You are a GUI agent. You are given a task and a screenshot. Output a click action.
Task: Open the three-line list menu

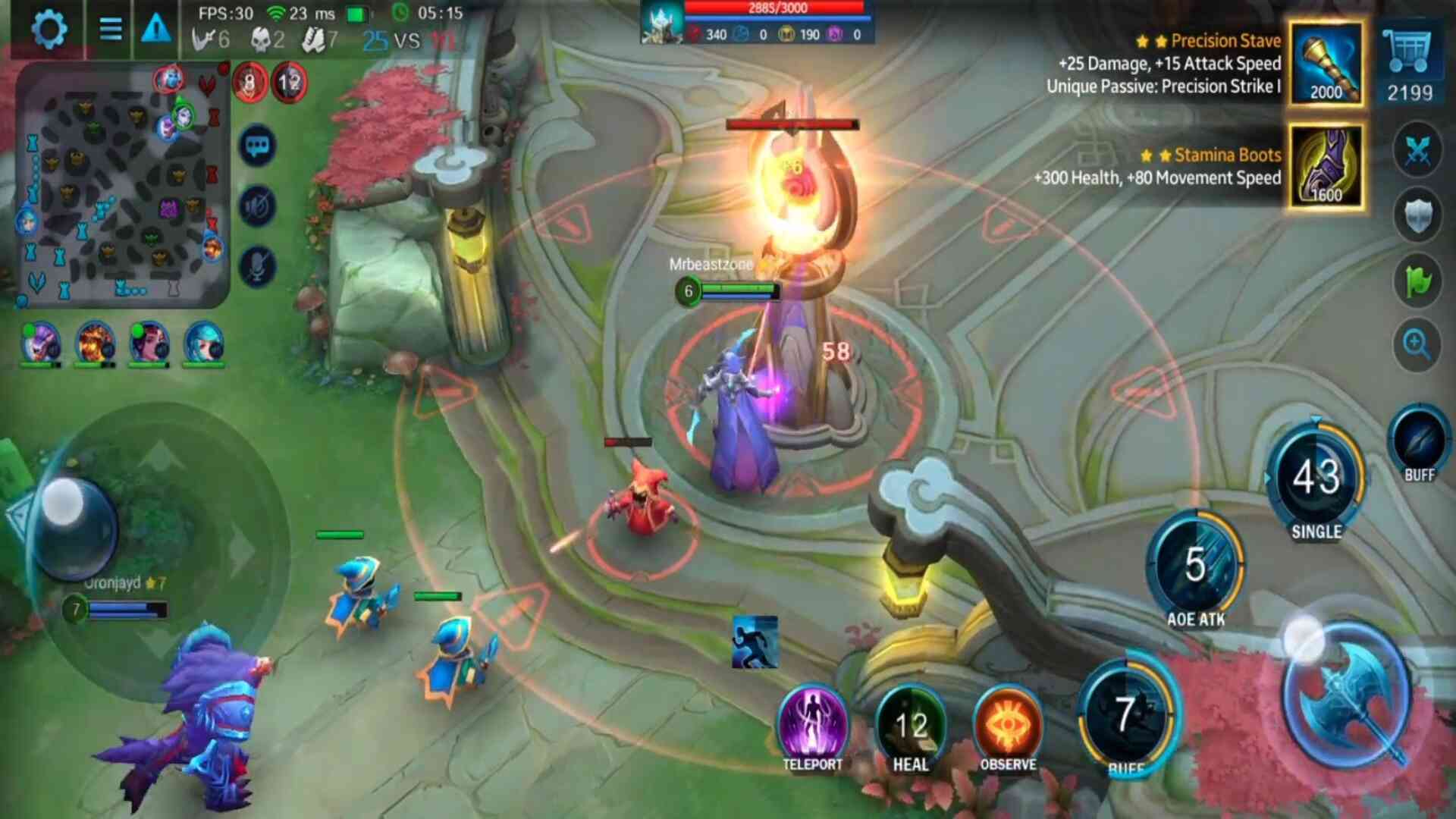click(x=111, y=30)
